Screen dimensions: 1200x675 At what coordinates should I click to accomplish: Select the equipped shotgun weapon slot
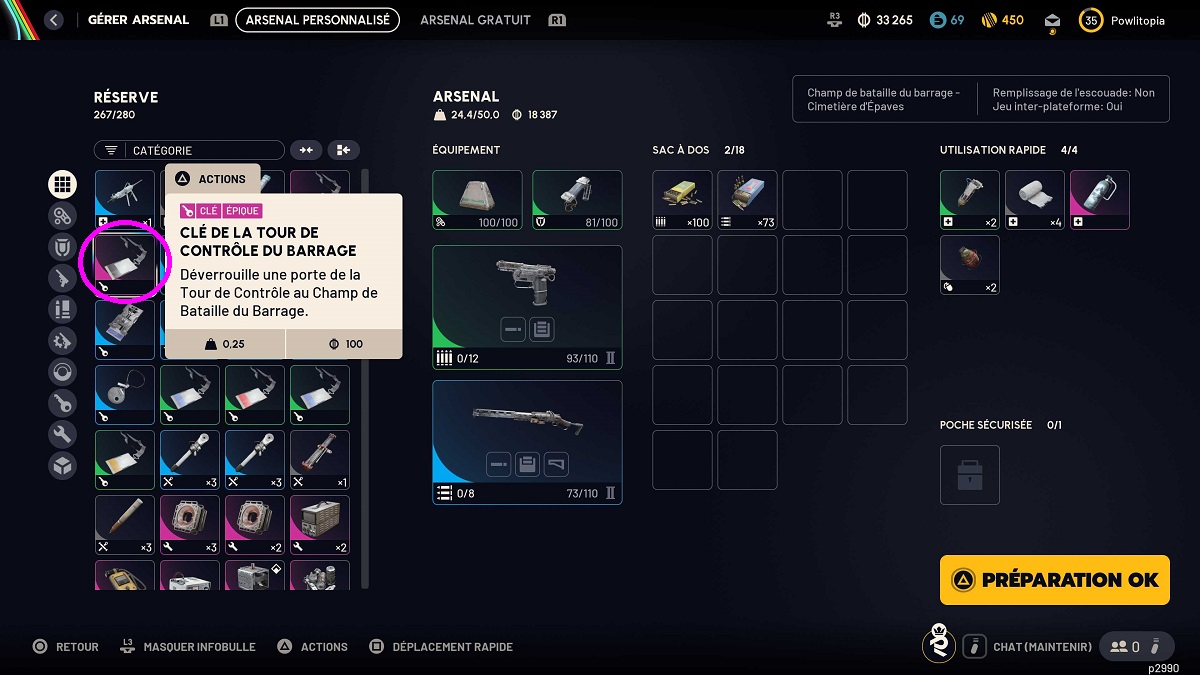(527, 442)
